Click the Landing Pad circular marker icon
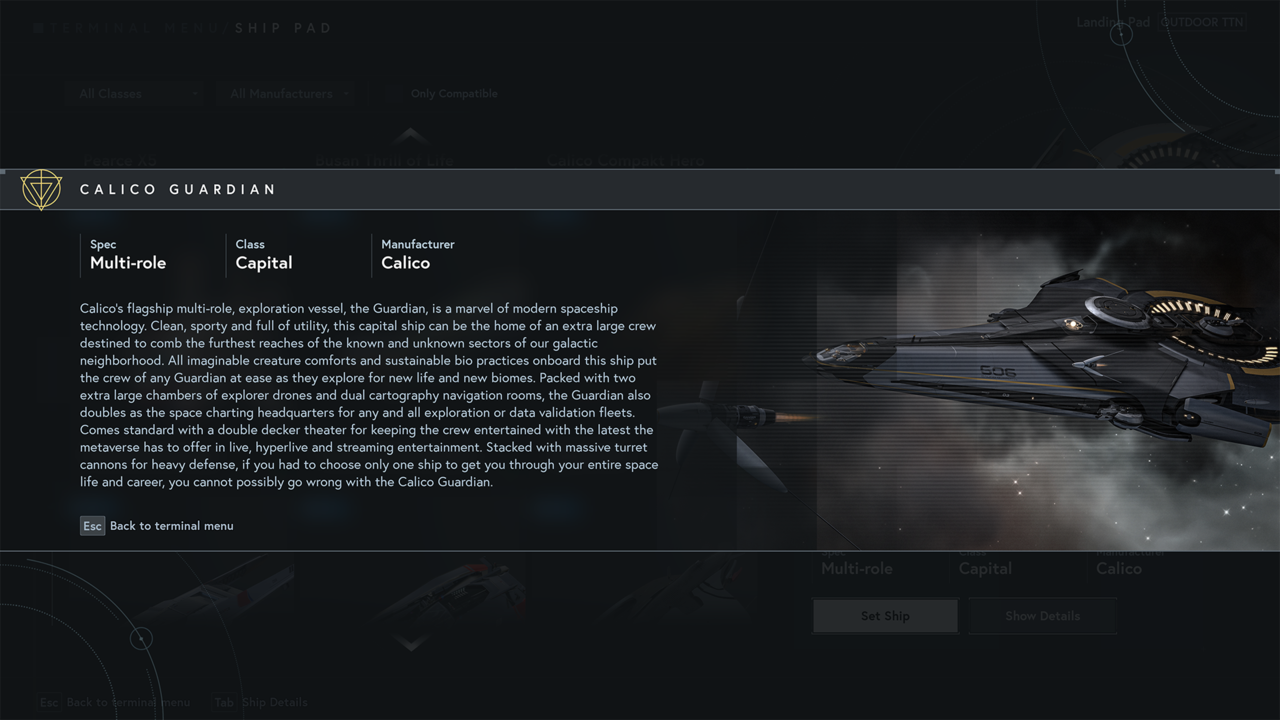This screenshot has width=1280, height=720. click(1122, 33)
